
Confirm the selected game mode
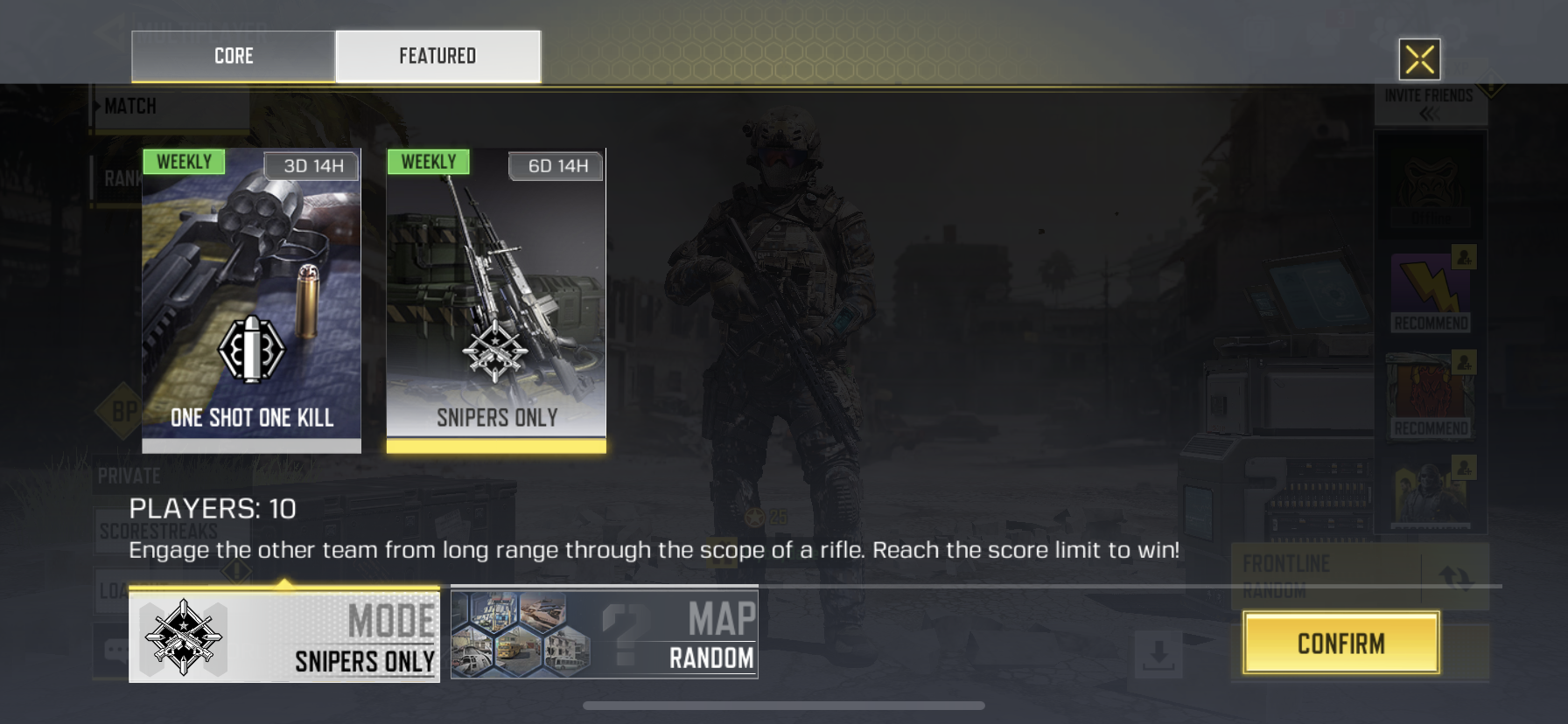click(1340, 644)
